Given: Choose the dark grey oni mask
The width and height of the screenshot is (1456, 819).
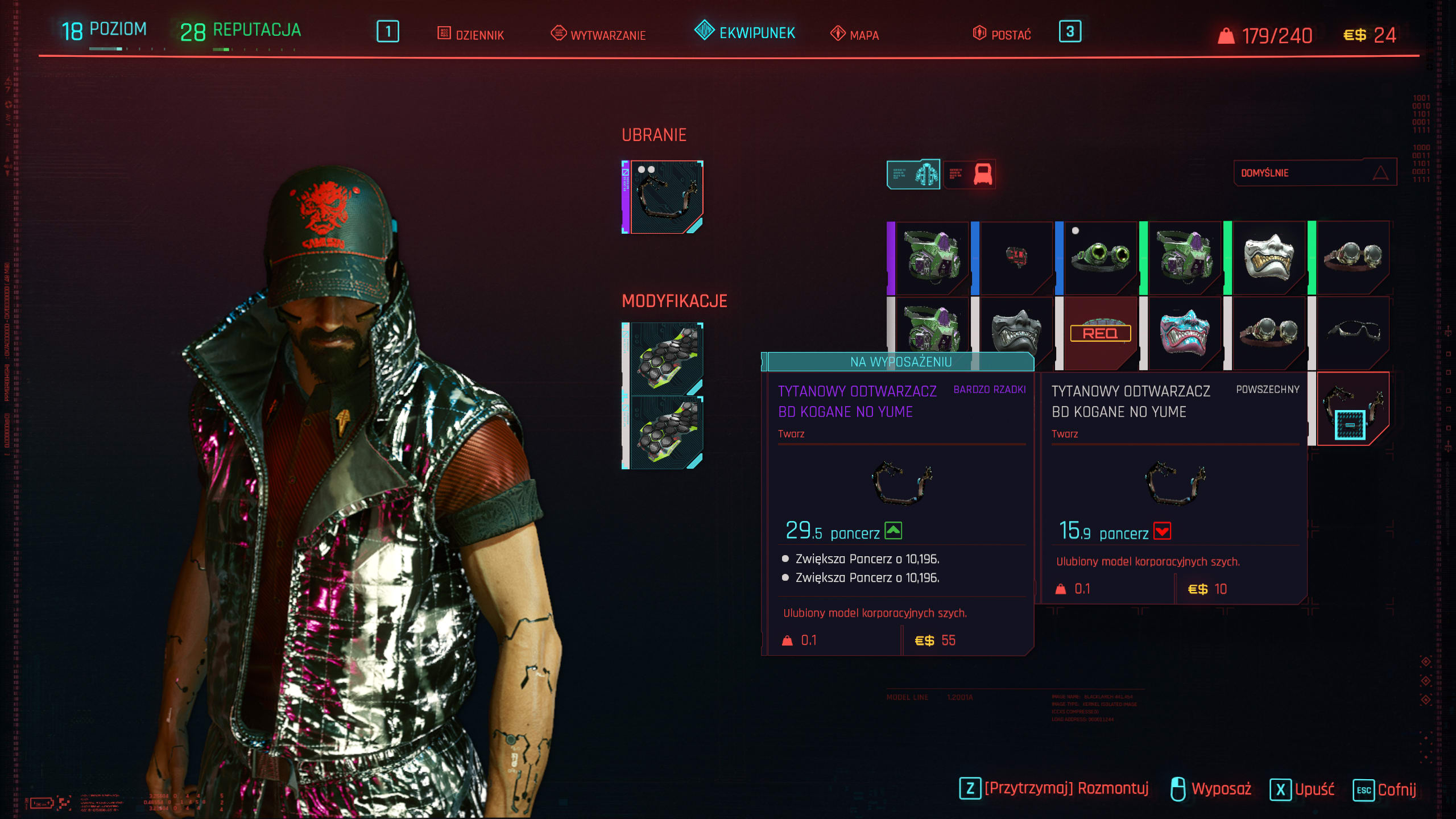Looking at the screenshot, I should point(1016,333).
